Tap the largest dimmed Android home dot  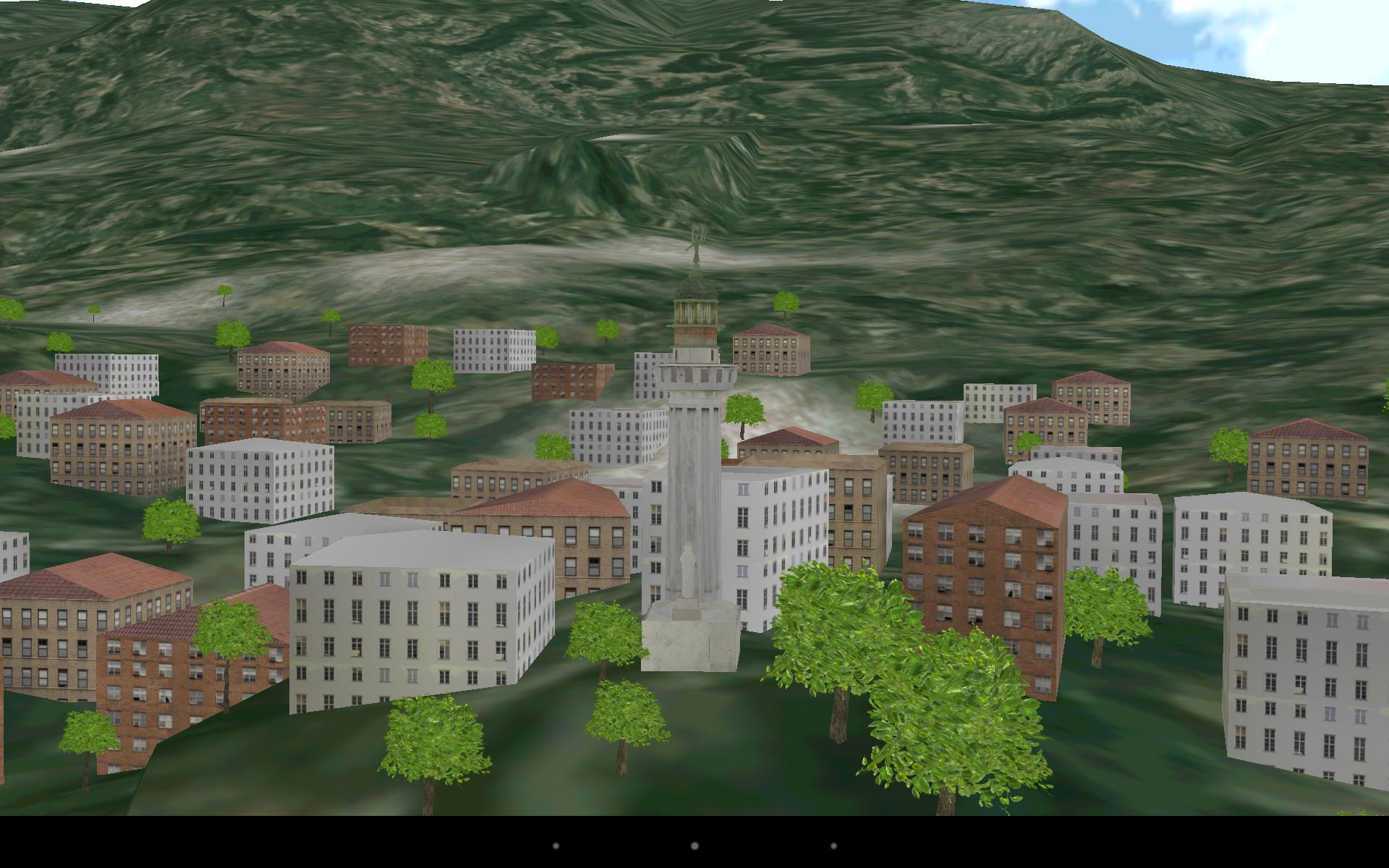pyautogui.click(x=694, y=845)
